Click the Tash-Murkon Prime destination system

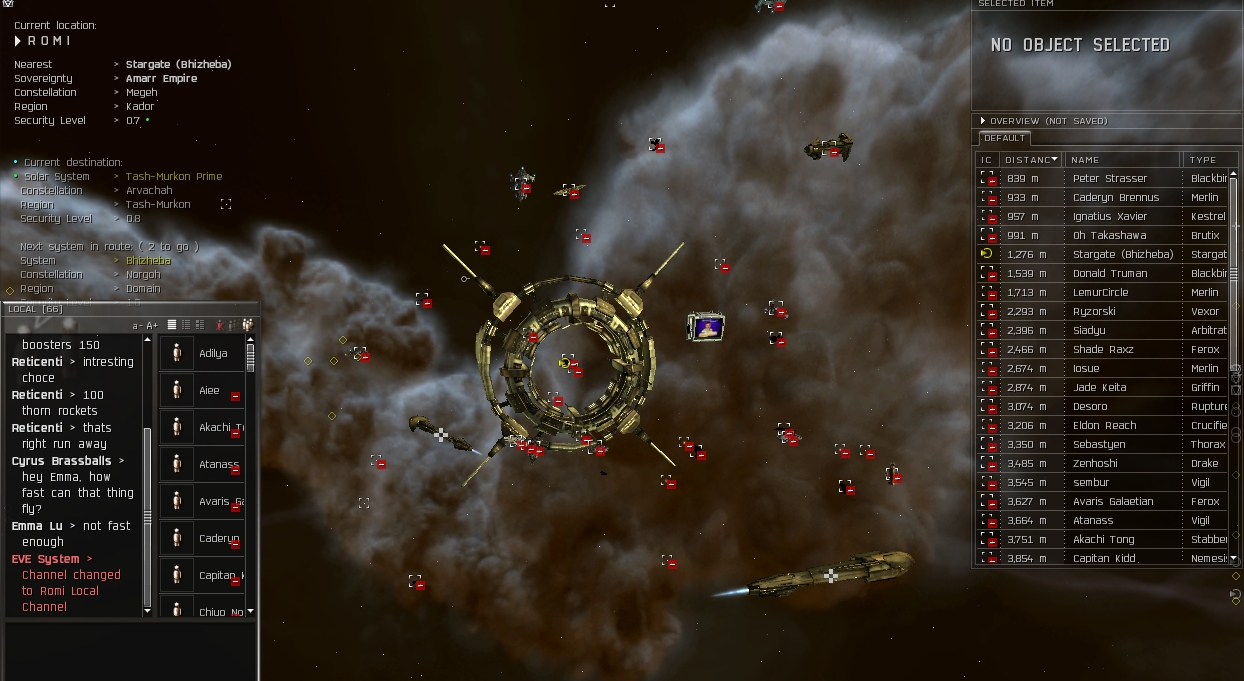[x=173, y=176]
